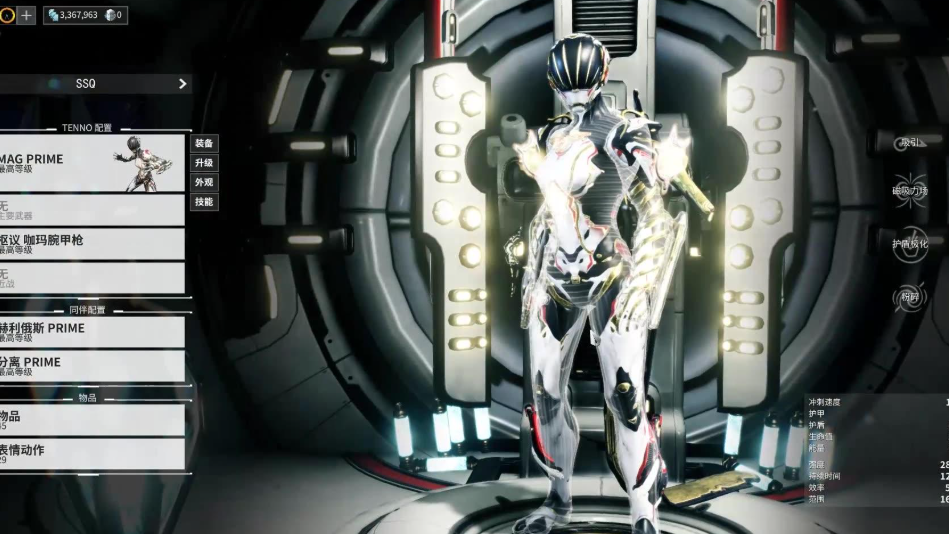Switch loadout using the SSQ selector arrow
The height and width of the screenshot is (534, 949).
pos(182,84)
